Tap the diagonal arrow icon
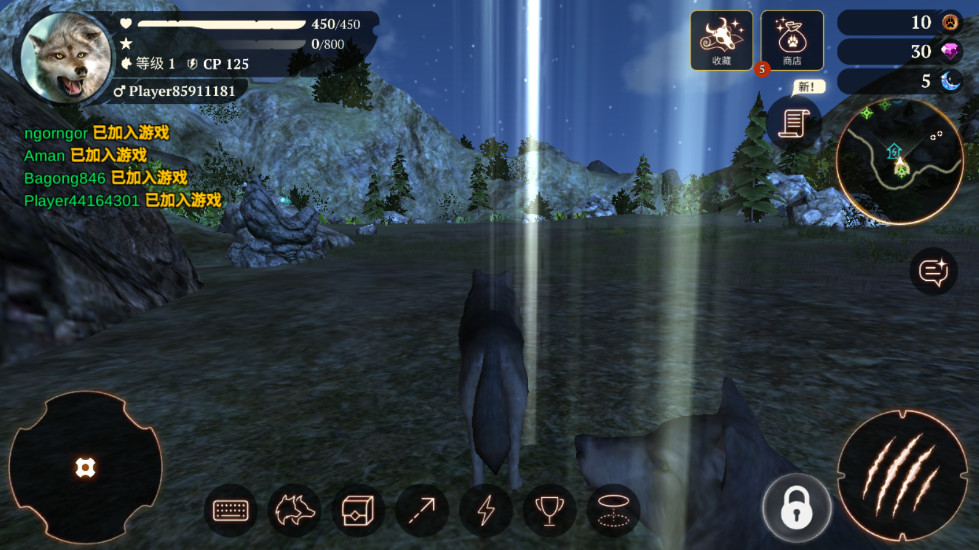This screenshot has width=979, height=550. 422,510
